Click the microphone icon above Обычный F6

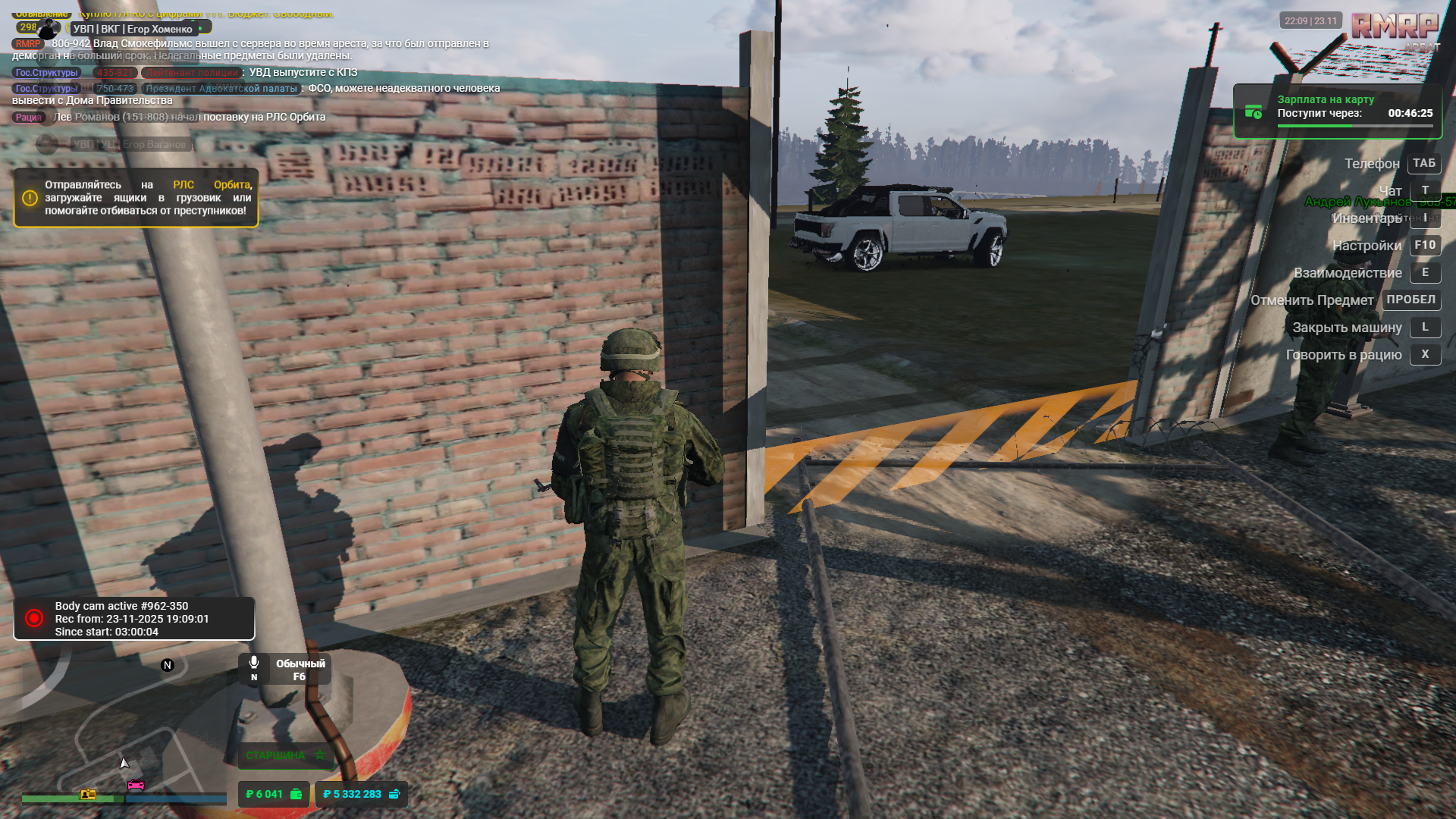click(254, 661)
